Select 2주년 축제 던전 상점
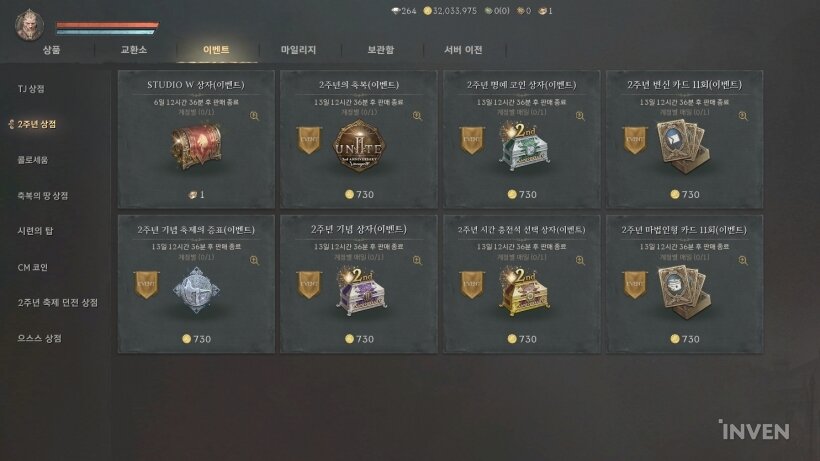820x461 pixels. (x=58, y=302)
